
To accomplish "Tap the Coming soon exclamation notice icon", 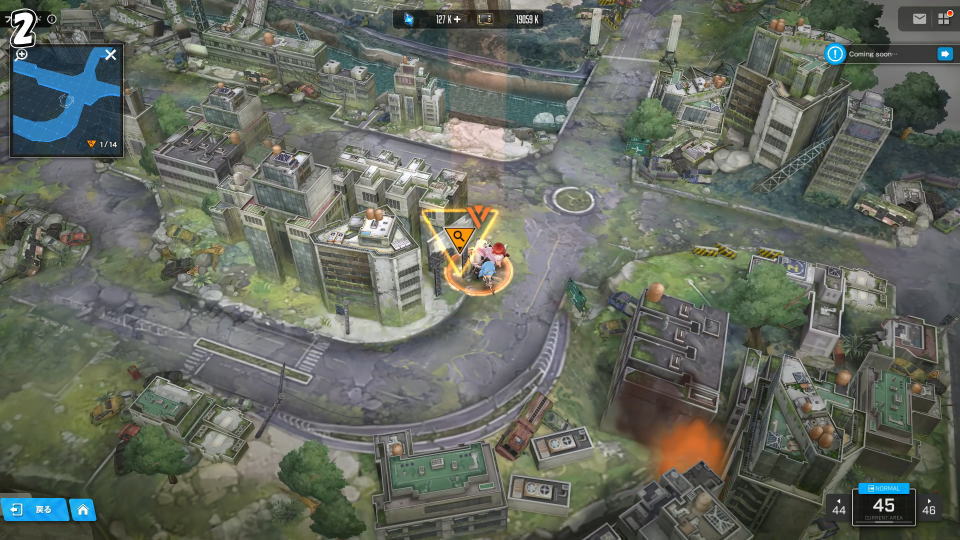I will [835, 54].
